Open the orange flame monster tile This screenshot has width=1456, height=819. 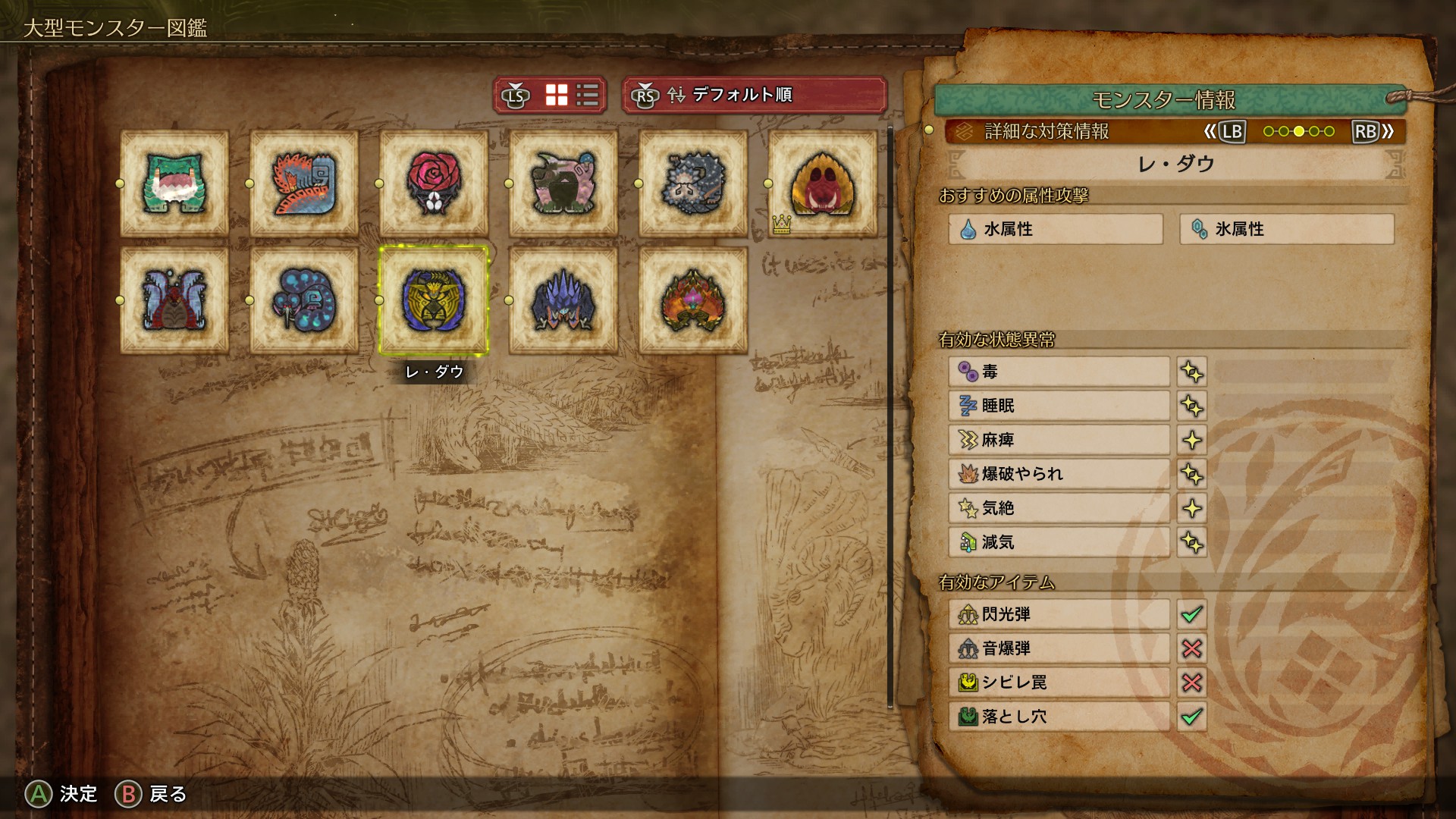click(693, 300)
